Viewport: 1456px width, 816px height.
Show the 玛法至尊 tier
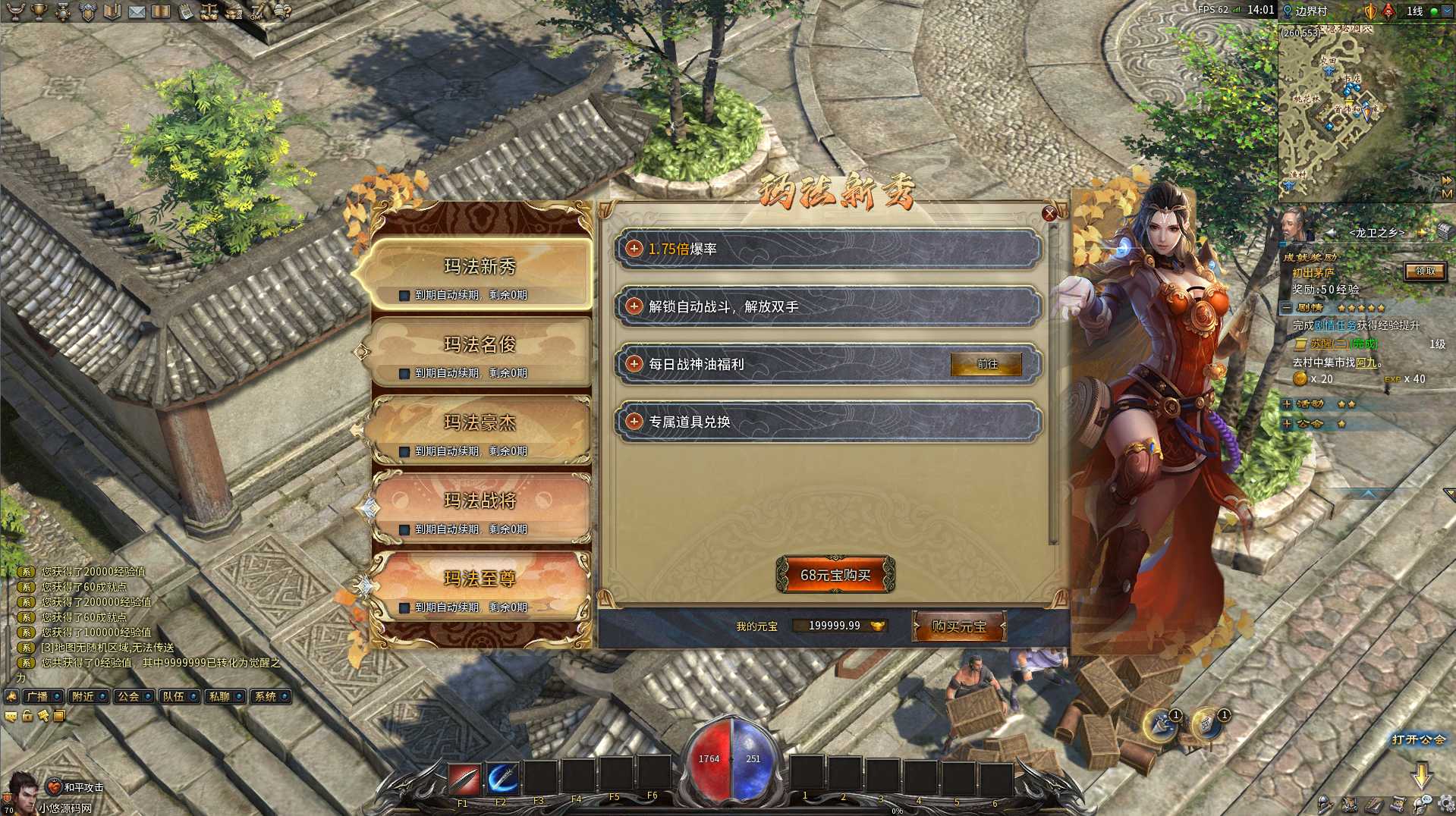pyautogui.click(x=480, y=580)
